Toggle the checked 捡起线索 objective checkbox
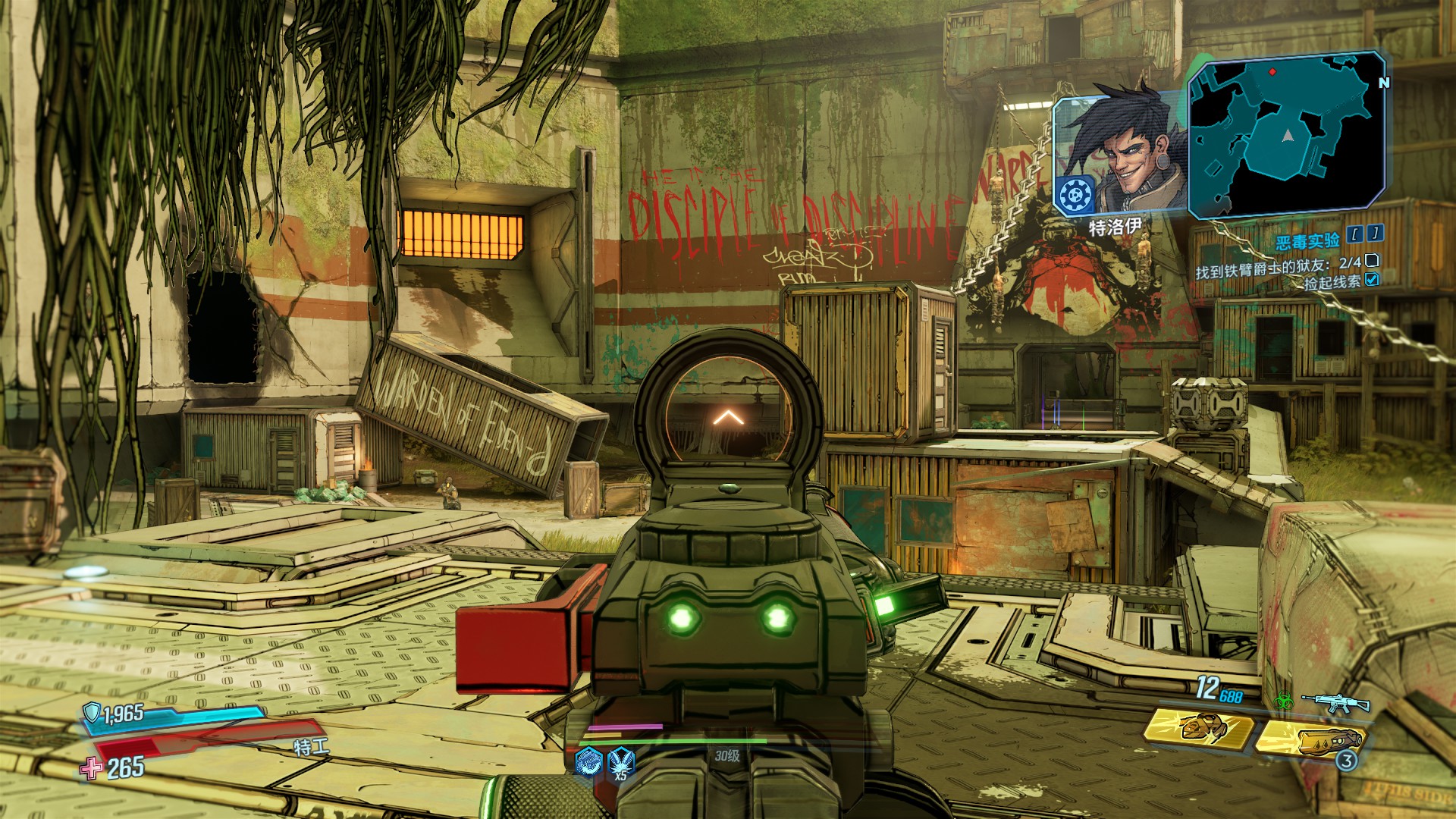Viewport: 1456px width, 819px height. tap(1371, 280)
